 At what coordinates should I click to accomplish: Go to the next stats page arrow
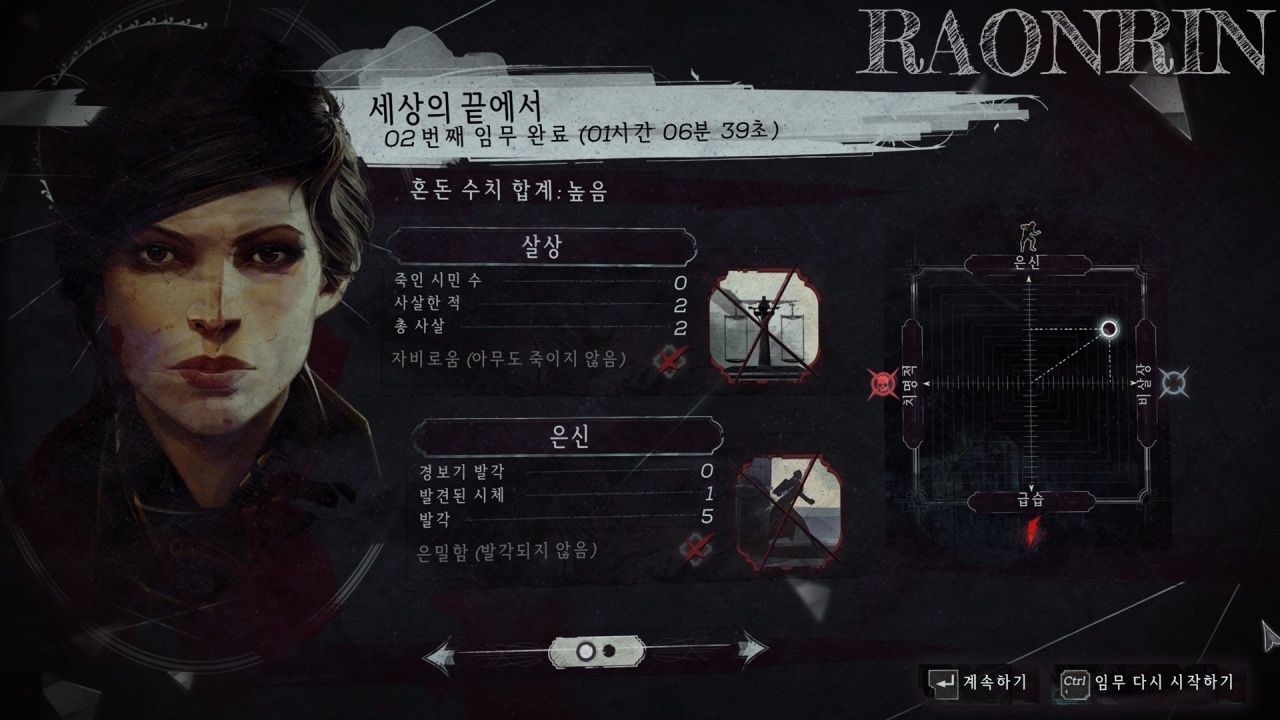pyautogui.click(x=752, y=652)
